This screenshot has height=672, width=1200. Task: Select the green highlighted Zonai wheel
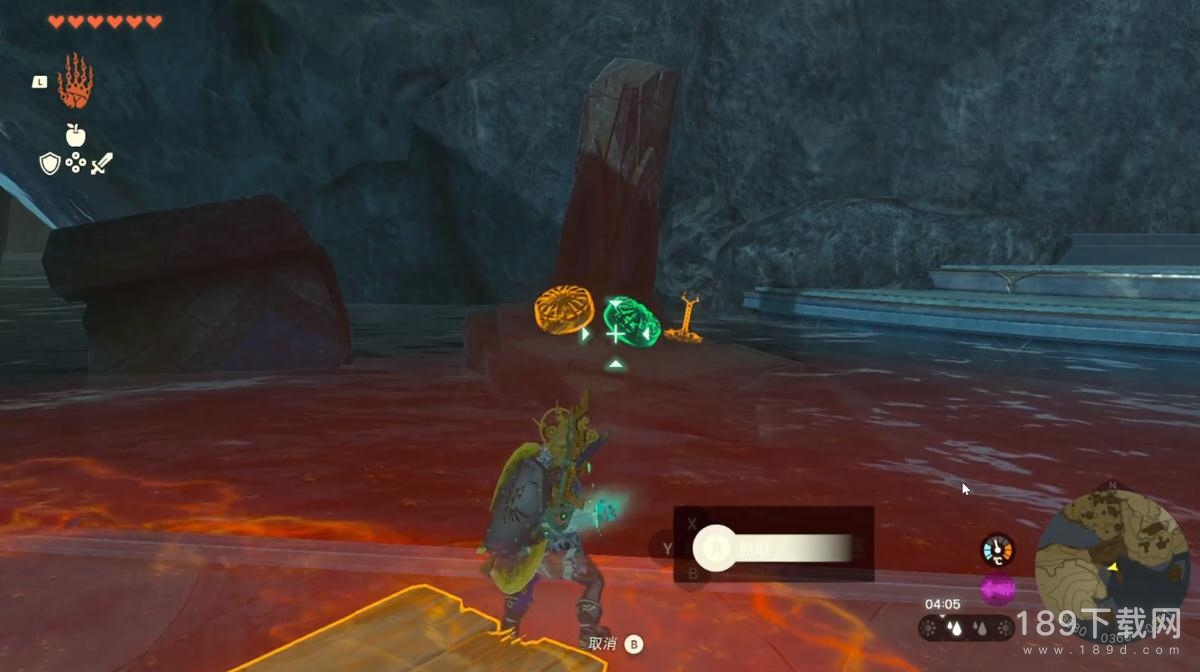(631, 319)
